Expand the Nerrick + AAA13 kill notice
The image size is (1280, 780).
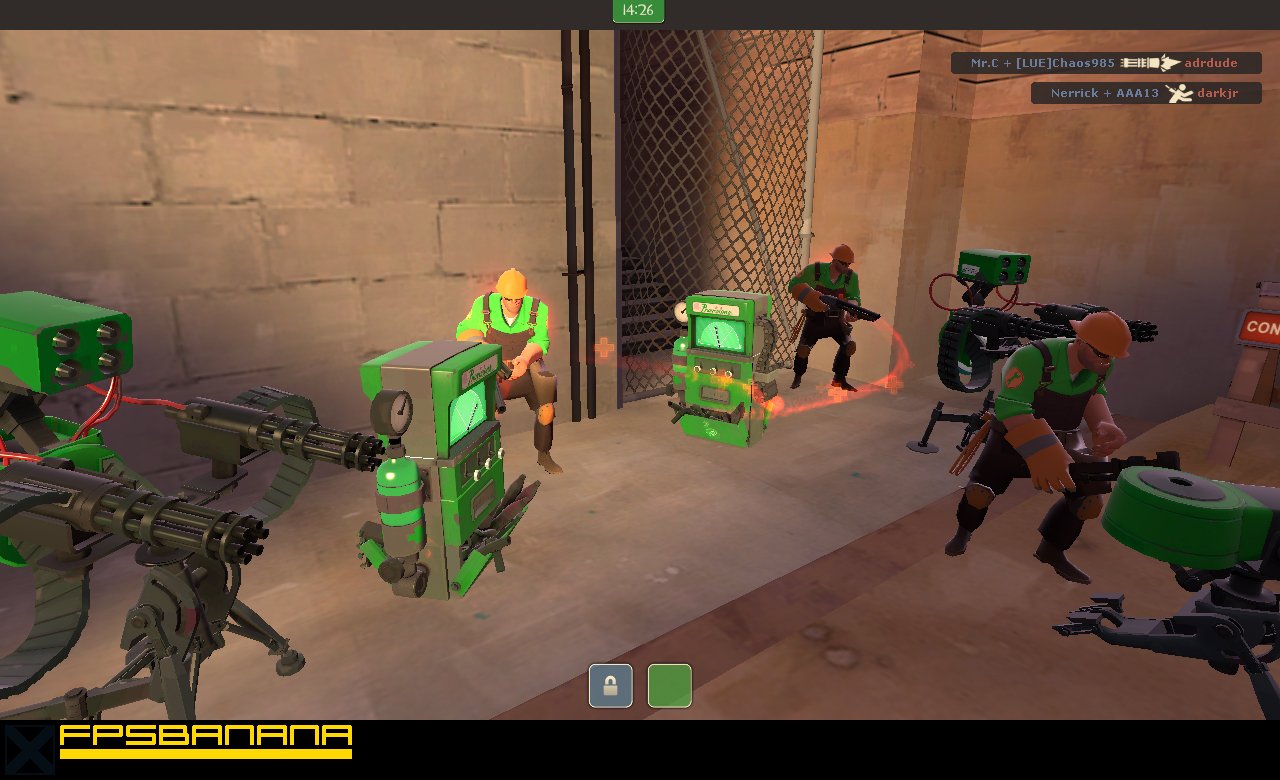[x=1146, y=93]
